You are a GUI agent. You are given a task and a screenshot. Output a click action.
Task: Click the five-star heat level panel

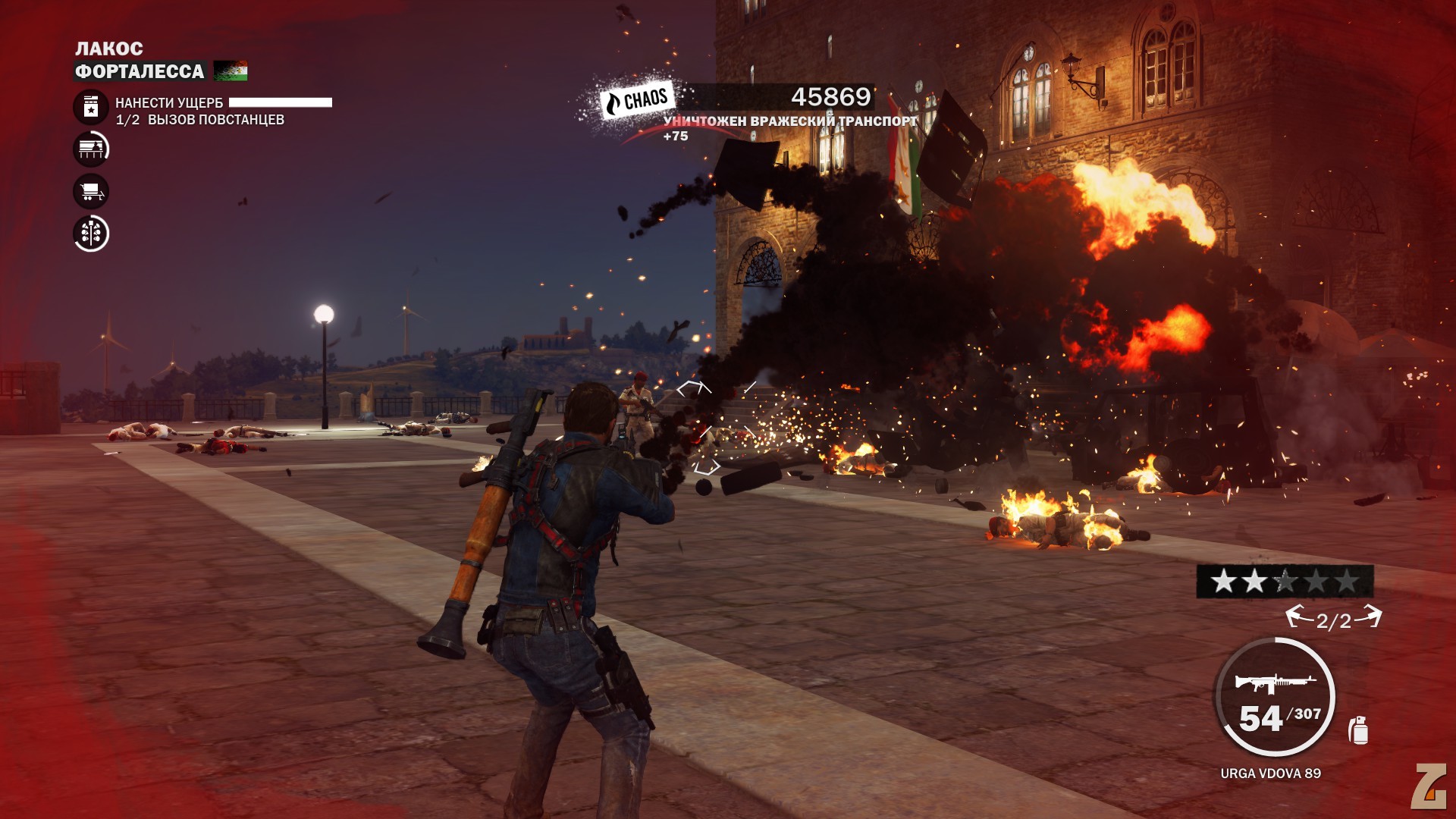pos(1285,582)
